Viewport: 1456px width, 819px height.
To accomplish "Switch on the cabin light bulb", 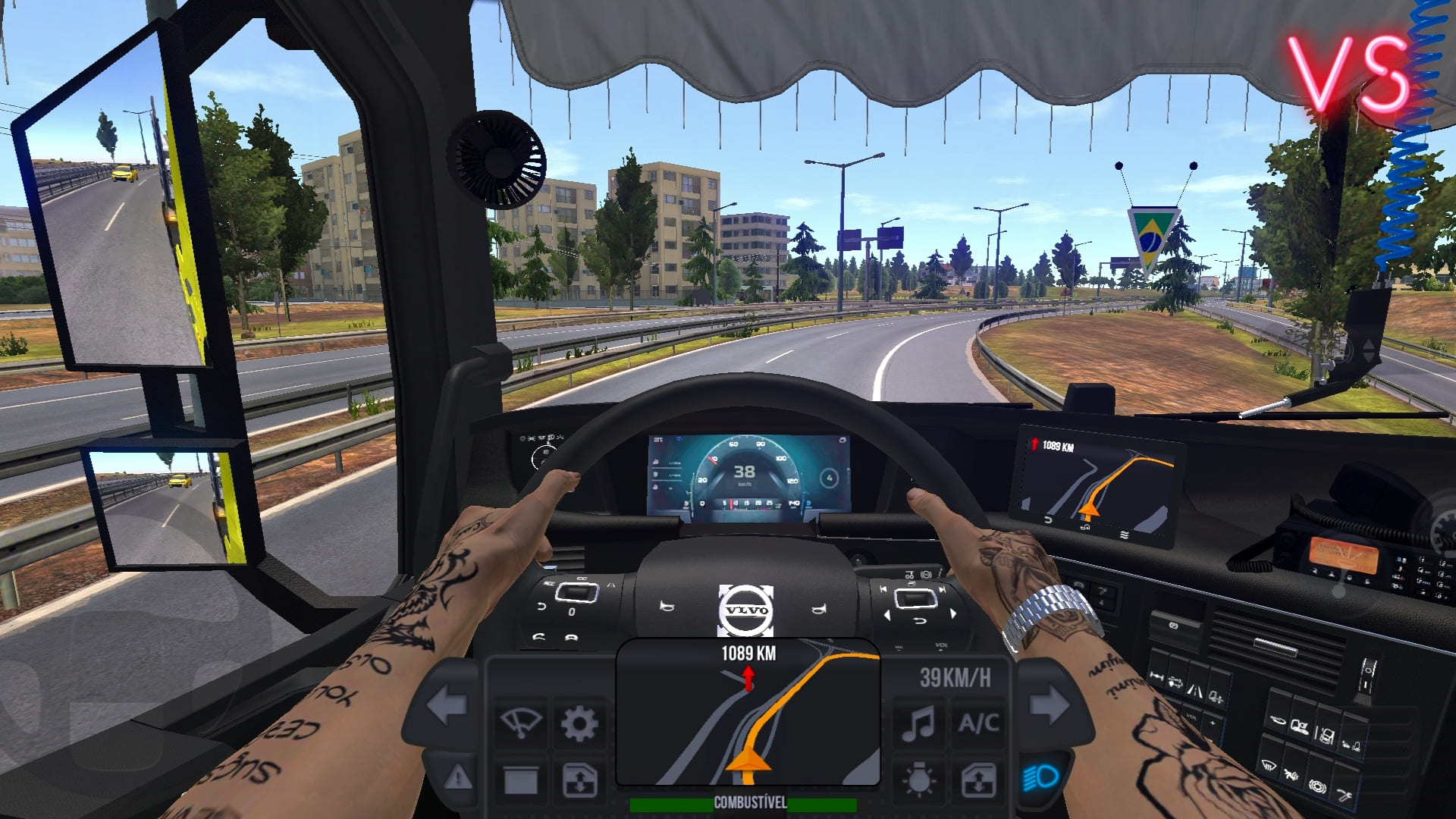I will (x=918, y=780).
